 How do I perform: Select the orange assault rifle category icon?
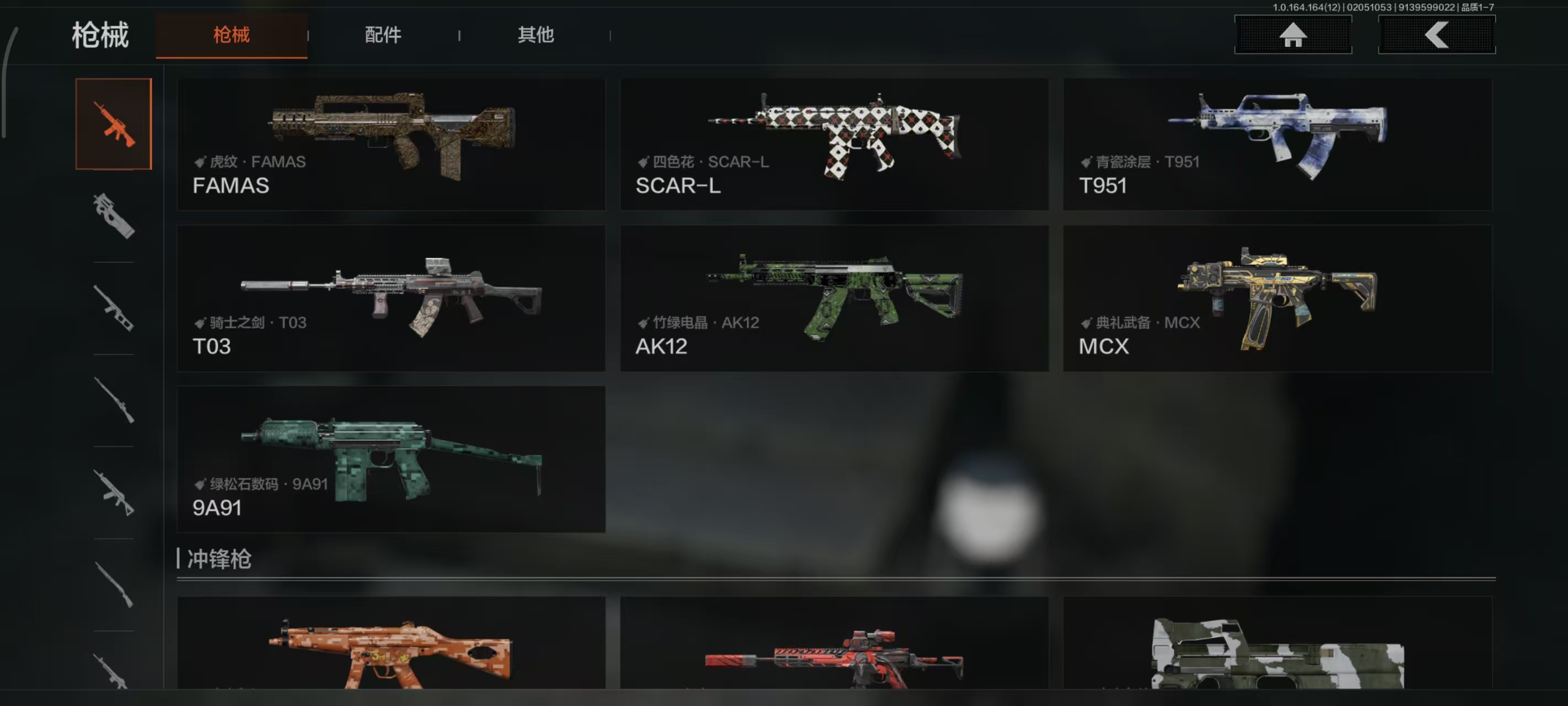(114, 124)
